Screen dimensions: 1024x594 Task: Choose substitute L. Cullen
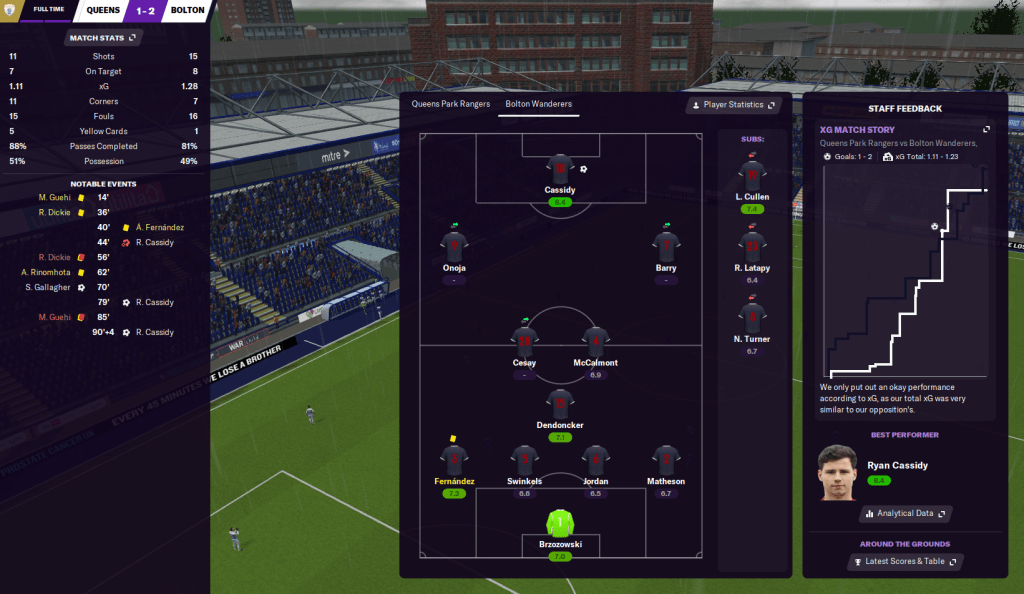(x=752, y=176)
